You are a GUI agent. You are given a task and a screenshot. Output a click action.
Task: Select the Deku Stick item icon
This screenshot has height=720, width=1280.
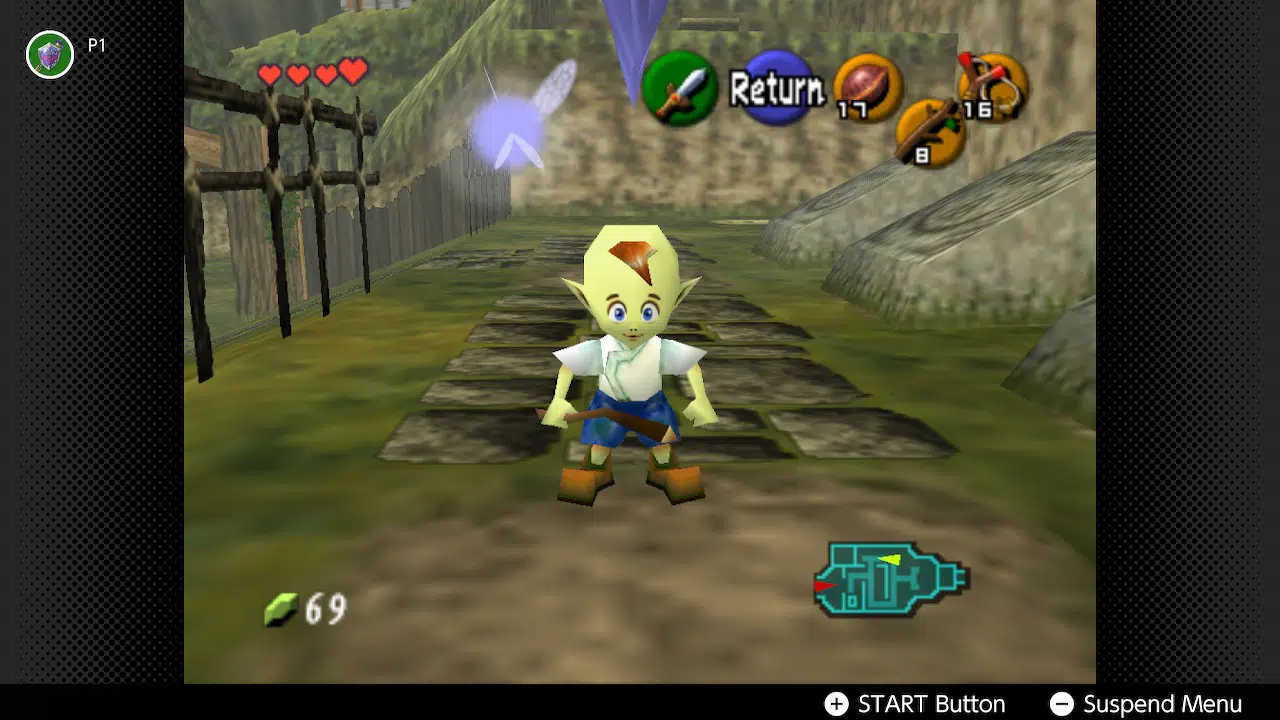tap(930, 133)
